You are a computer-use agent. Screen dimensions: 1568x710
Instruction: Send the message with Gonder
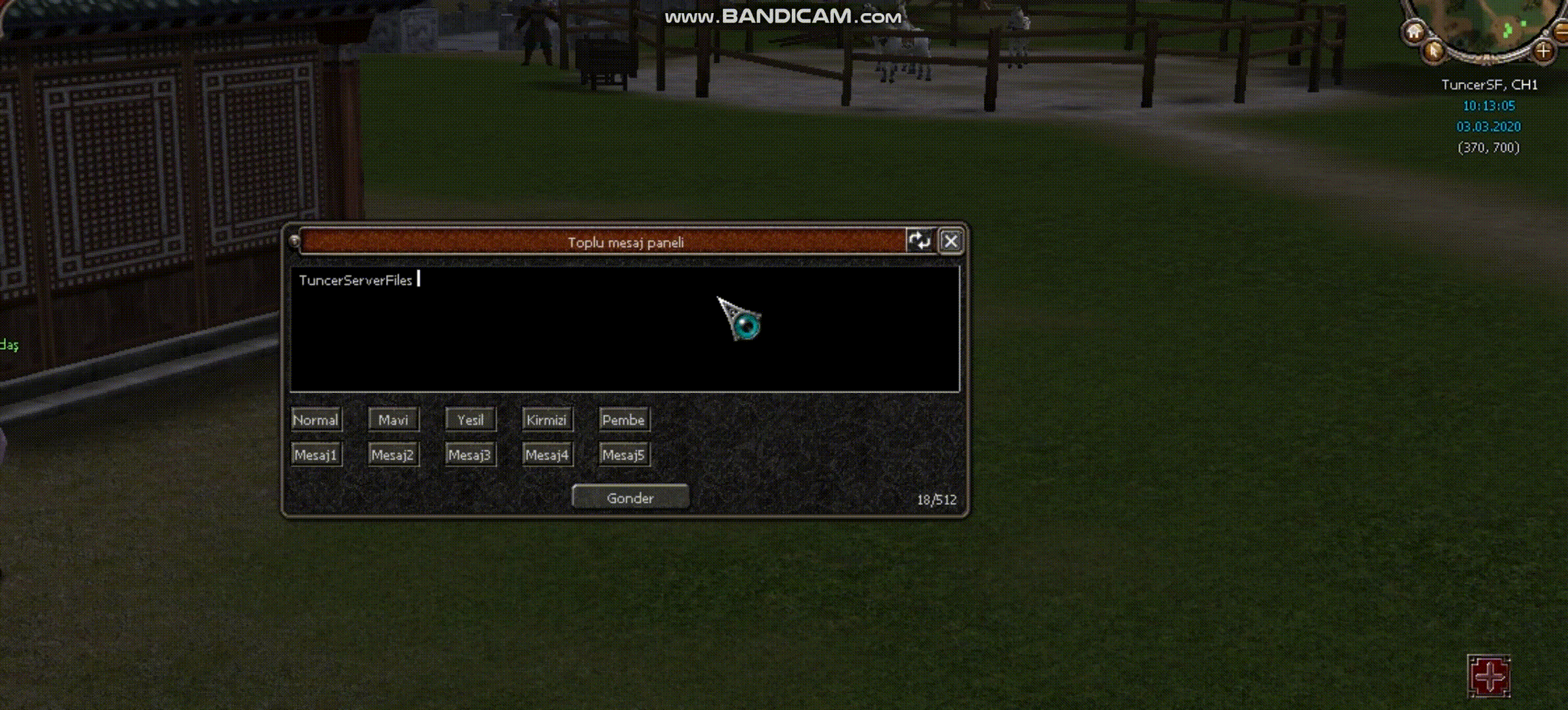tap(630, 498)
